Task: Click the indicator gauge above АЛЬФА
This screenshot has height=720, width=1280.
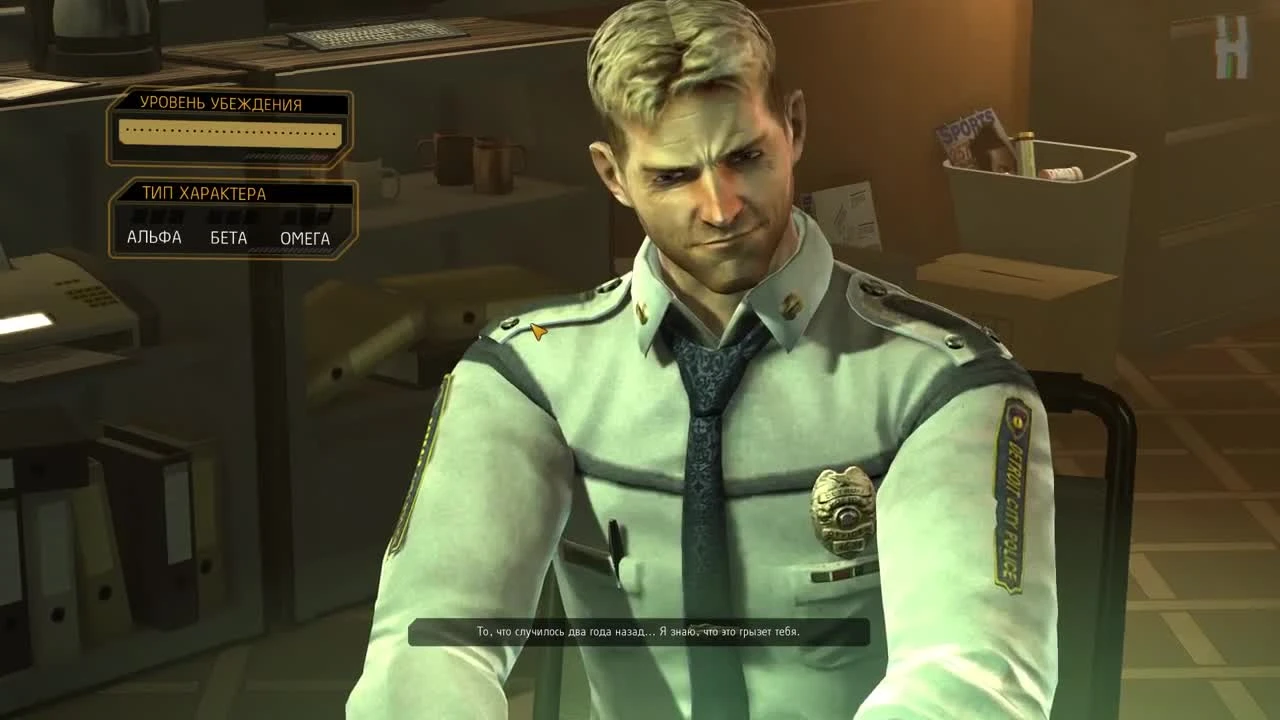Action: pyautogui.click(x=152, y=216)
